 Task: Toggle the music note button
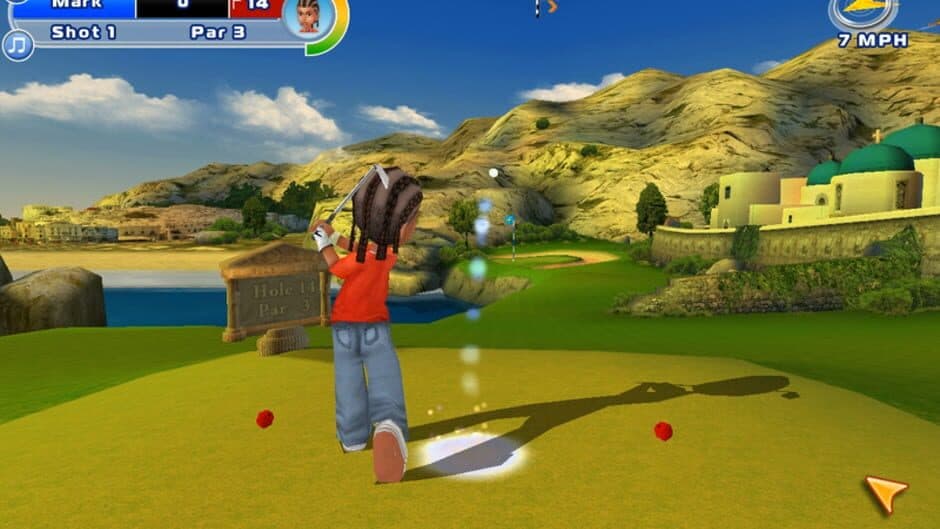click(x=17, y=44)
